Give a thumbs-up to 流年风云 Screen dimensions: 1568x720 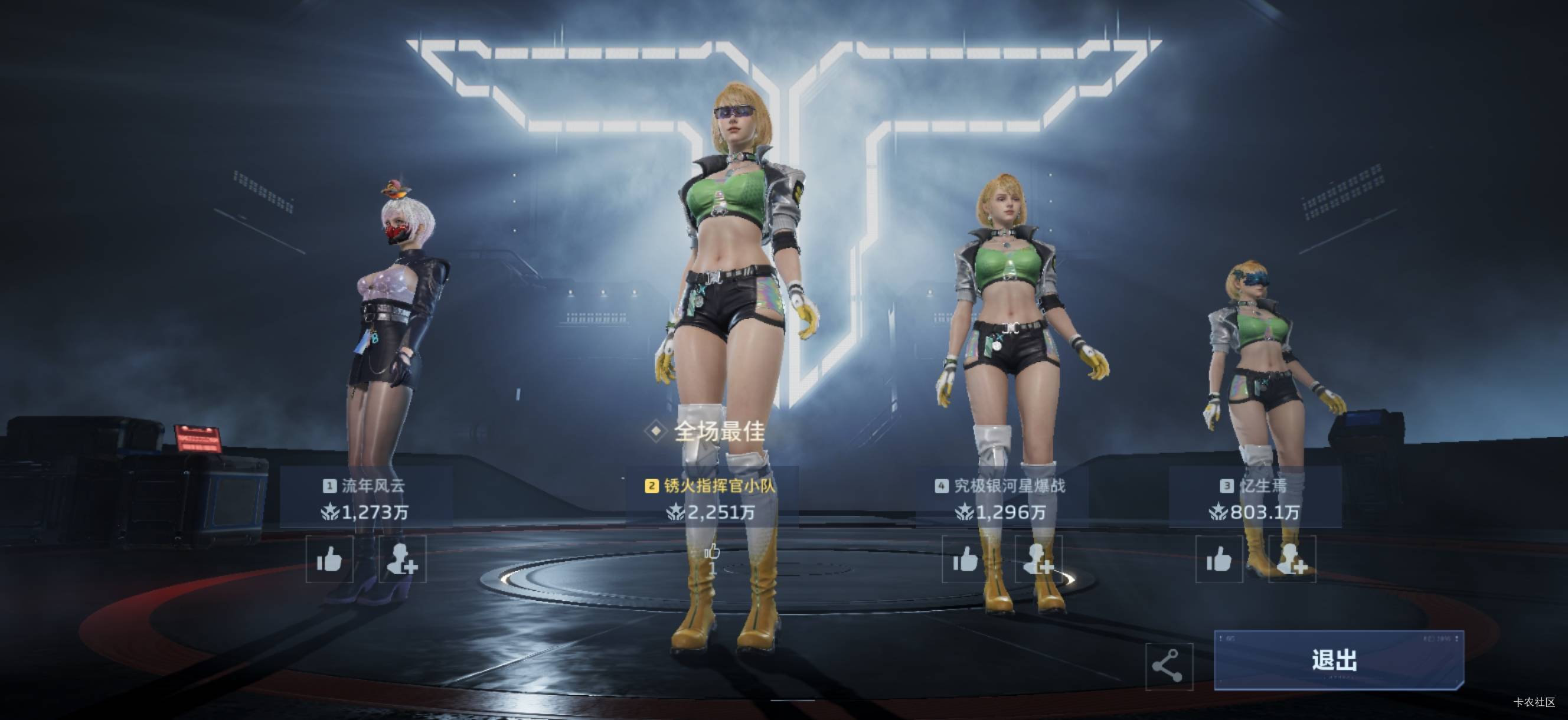point(329,559)
